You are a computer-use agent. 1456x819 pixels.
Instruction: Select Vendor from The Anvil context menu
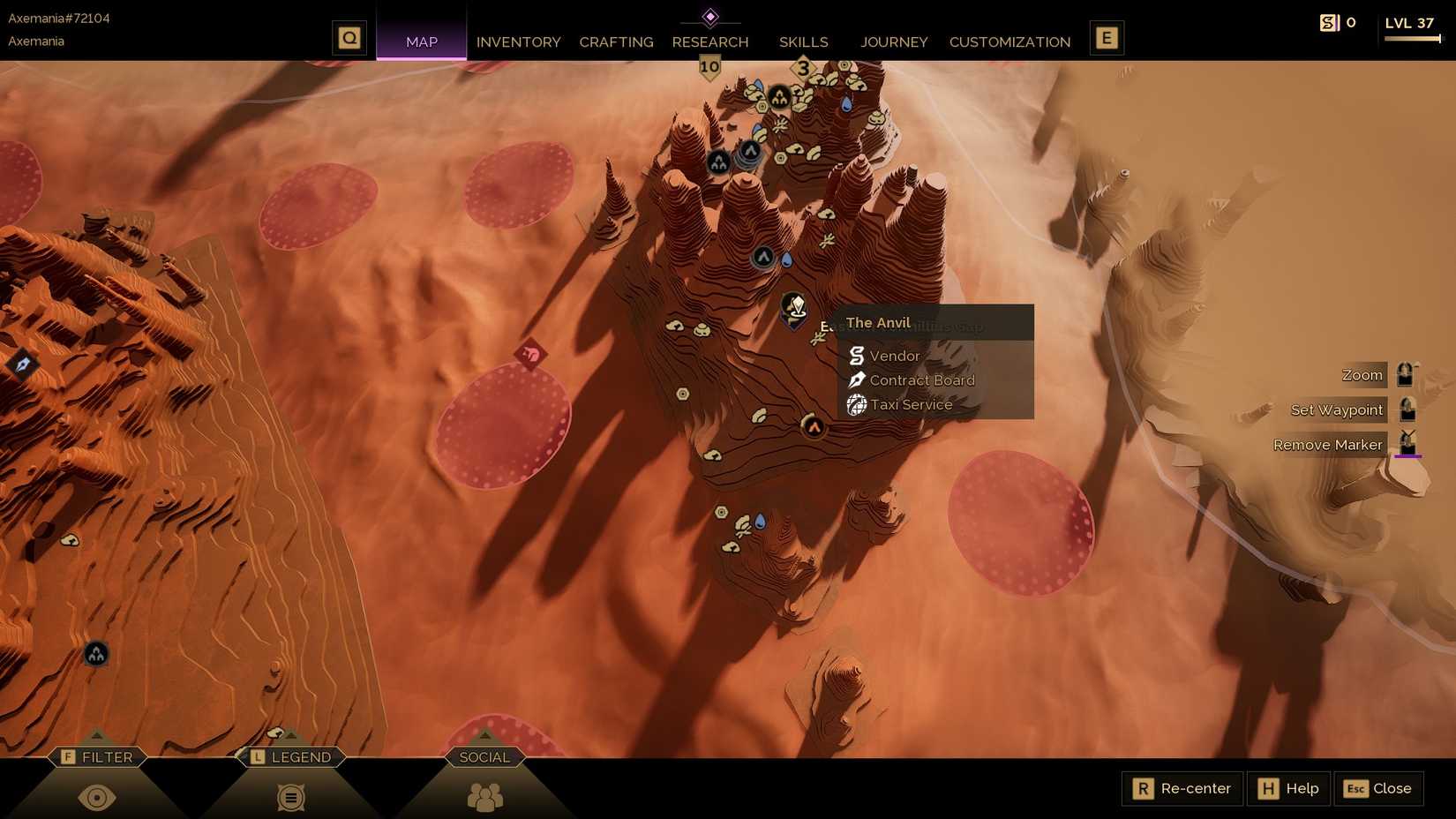pyautogui.click(x=894, y=356)
